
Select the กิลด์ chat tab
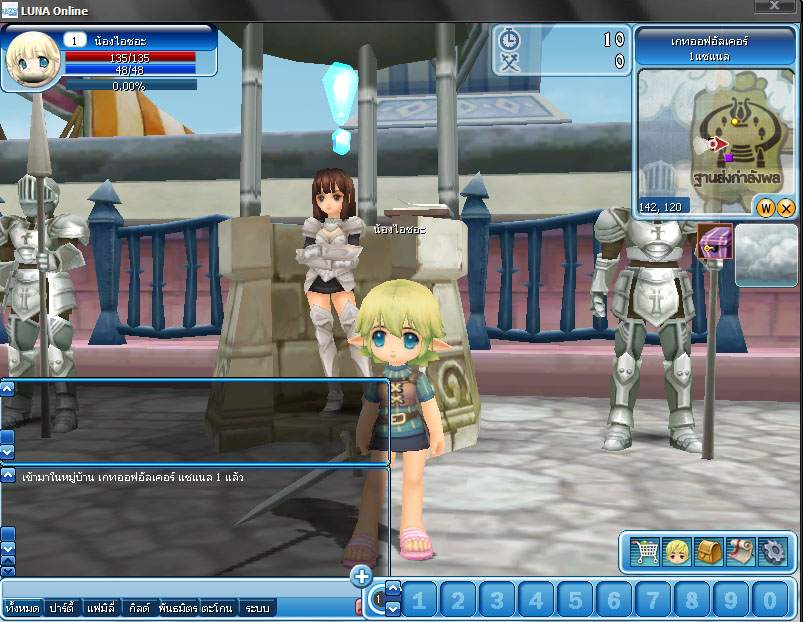(139, 607)
